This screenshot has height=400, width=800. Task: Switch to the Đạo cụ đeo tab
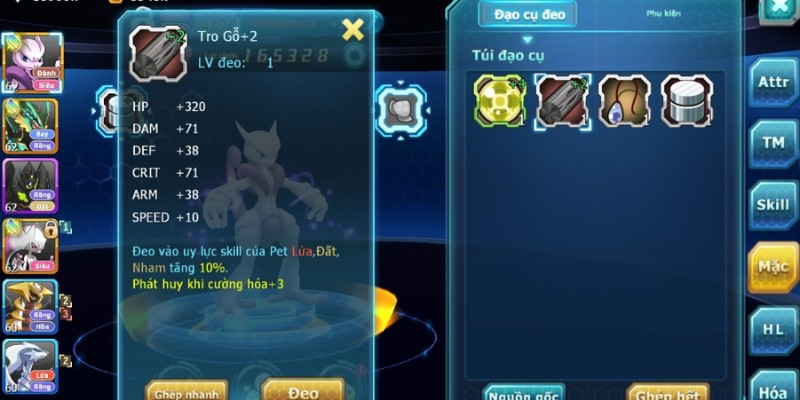[x=528, y=15]
